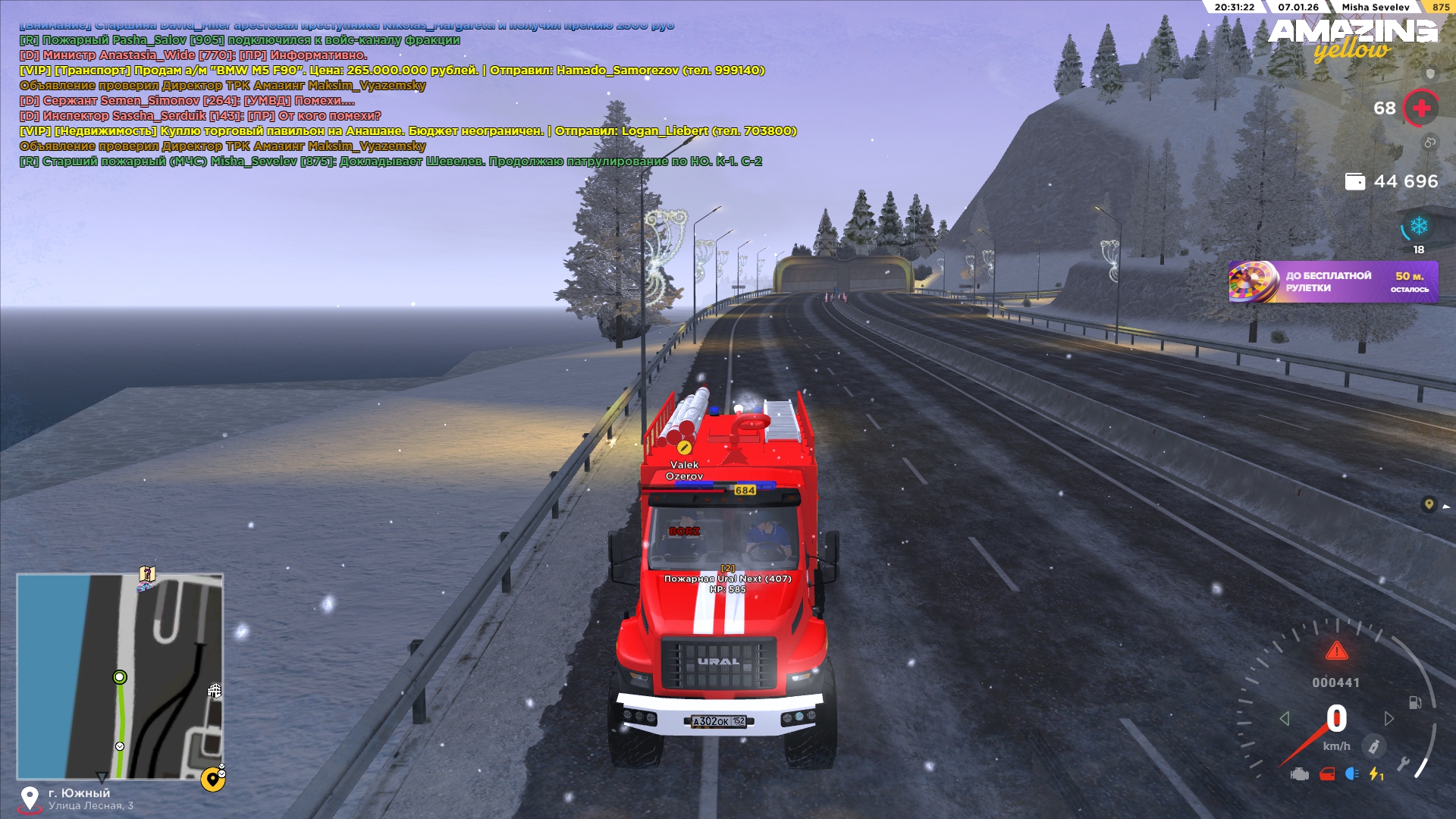Click the question-mark map marker on minimap

[147, 574]
